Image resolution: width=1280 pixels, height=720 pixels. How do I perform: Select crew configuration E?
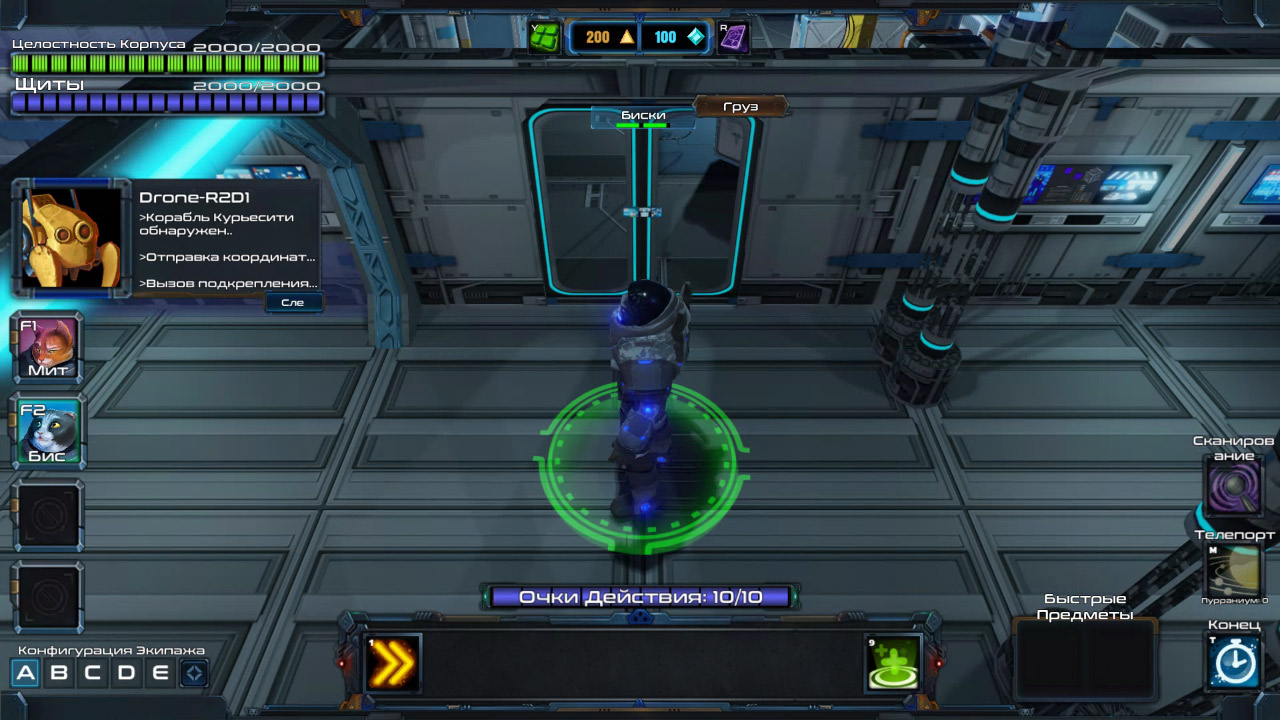coord(160,673)
